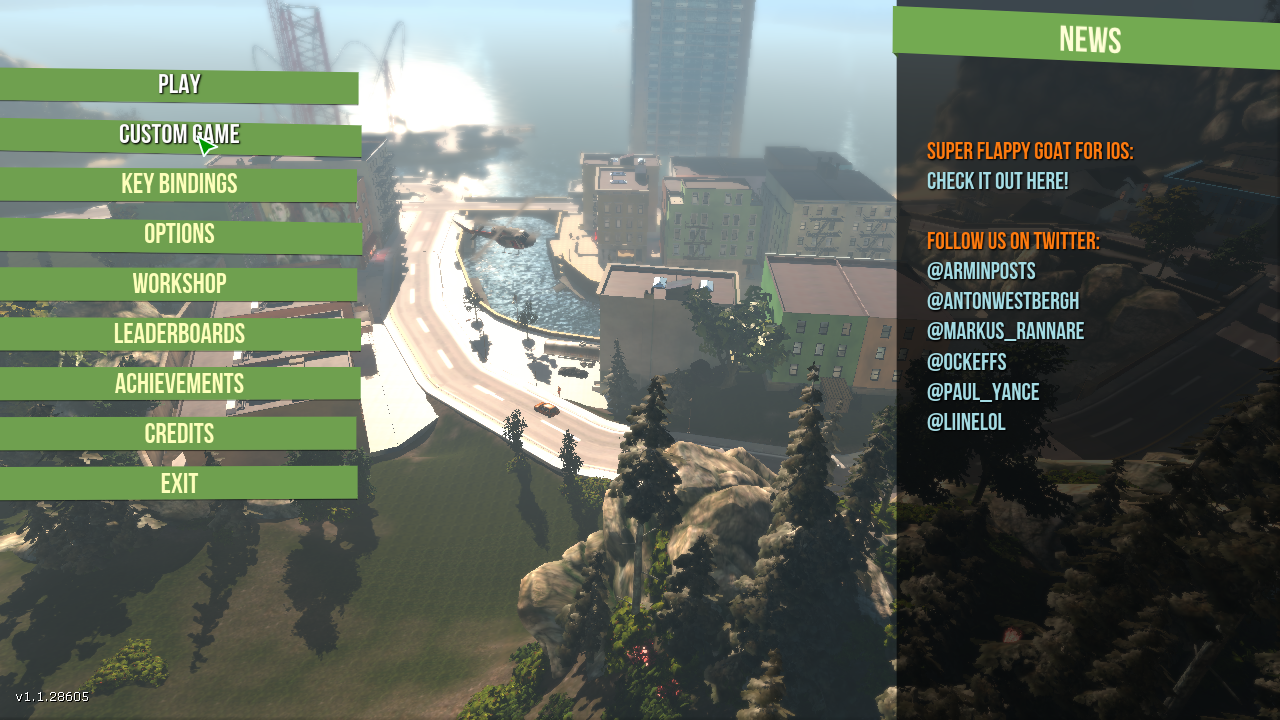Click the @Paul_Yance Twitter handle

click(983, 392)
